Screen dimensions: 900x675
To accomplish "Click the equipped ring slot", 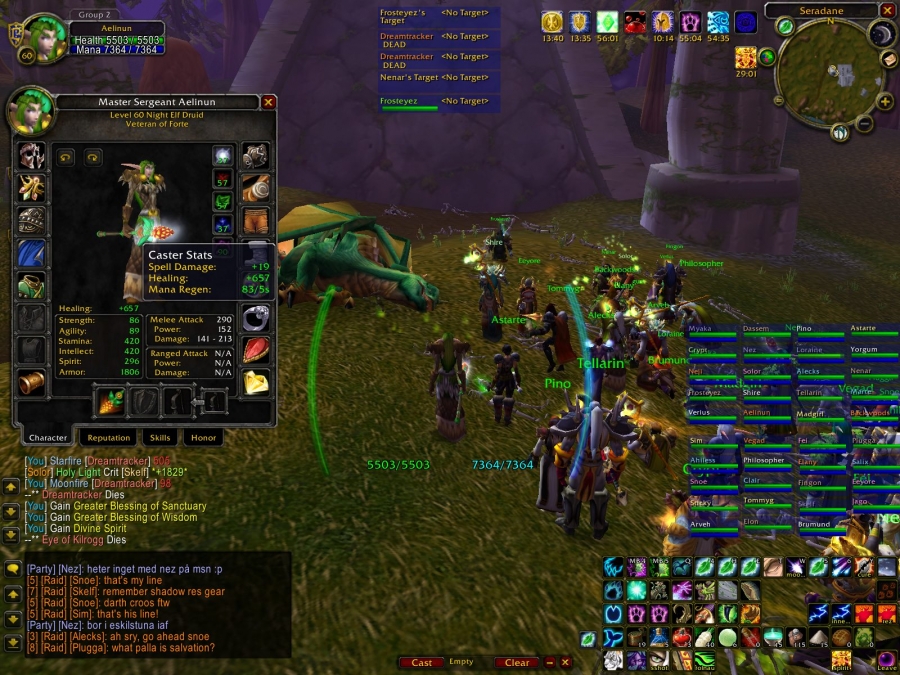I will [256, 316].
